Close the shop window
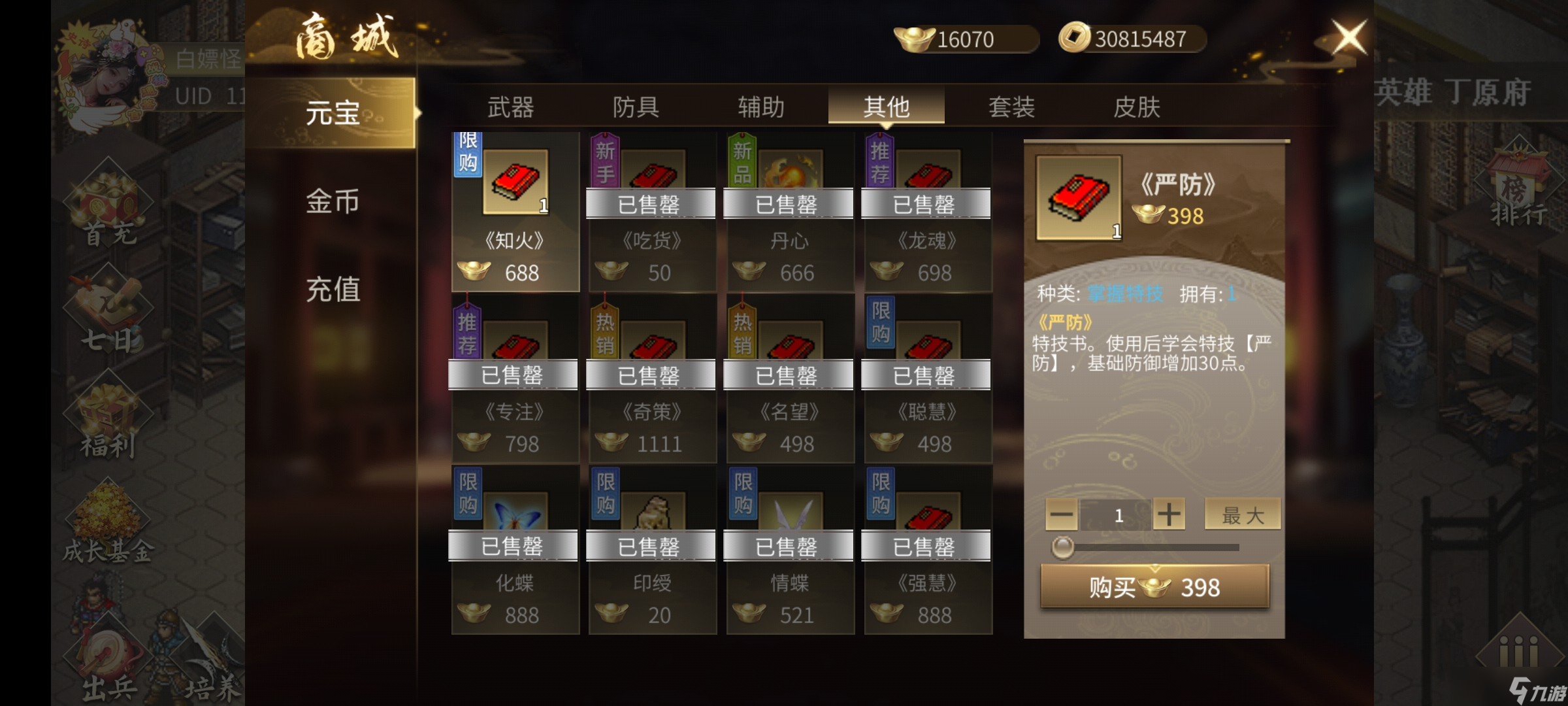 pyautogui.click(x=1348, y=37)
